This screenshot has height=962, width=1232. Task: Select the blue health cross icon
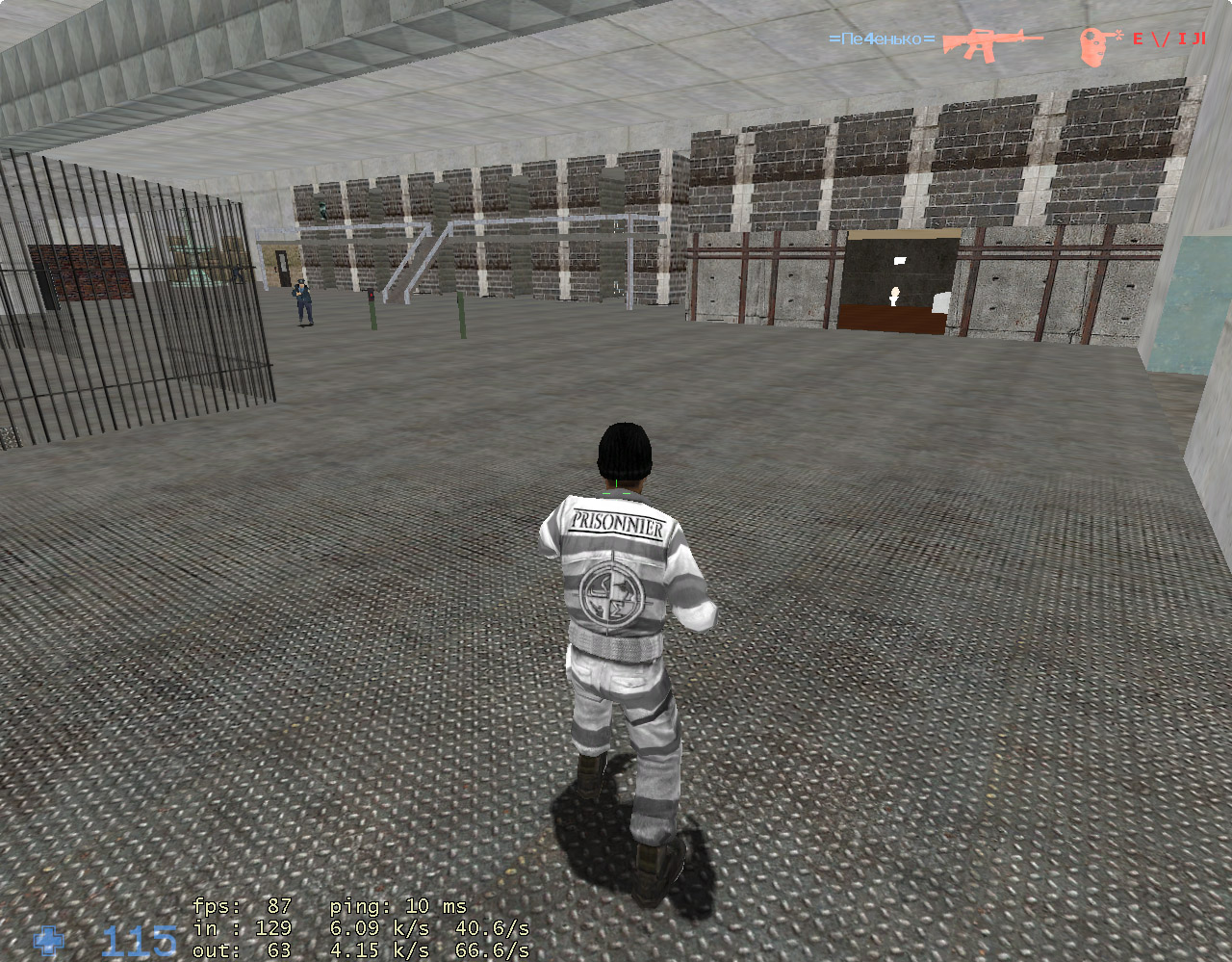(49, 941)
